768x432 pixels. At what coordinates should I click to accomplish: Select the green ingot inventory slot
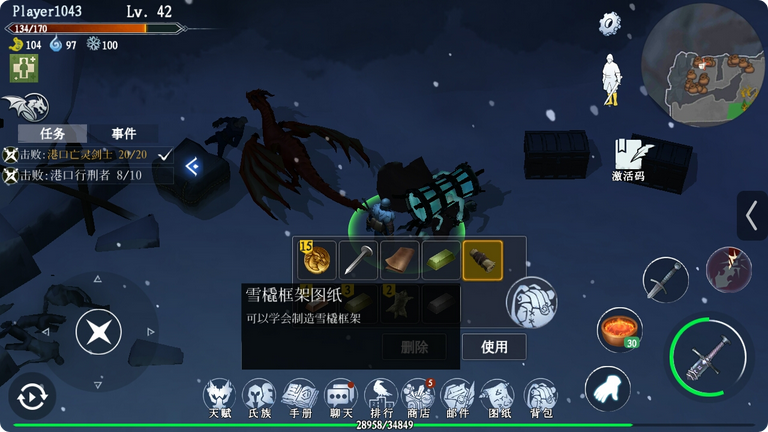click(x=441, y=259)
